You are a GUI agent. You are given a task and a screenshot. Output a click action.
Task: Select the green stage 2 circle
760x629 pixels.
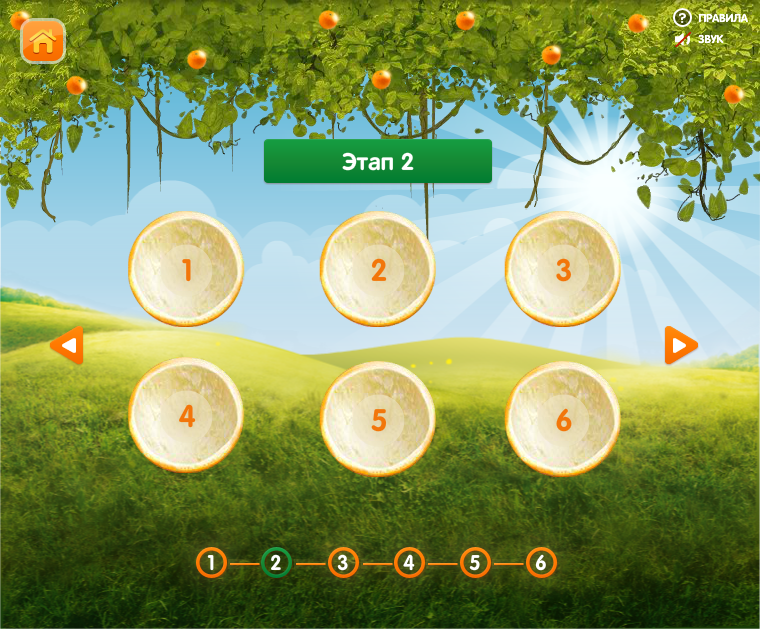coord(276,563)
